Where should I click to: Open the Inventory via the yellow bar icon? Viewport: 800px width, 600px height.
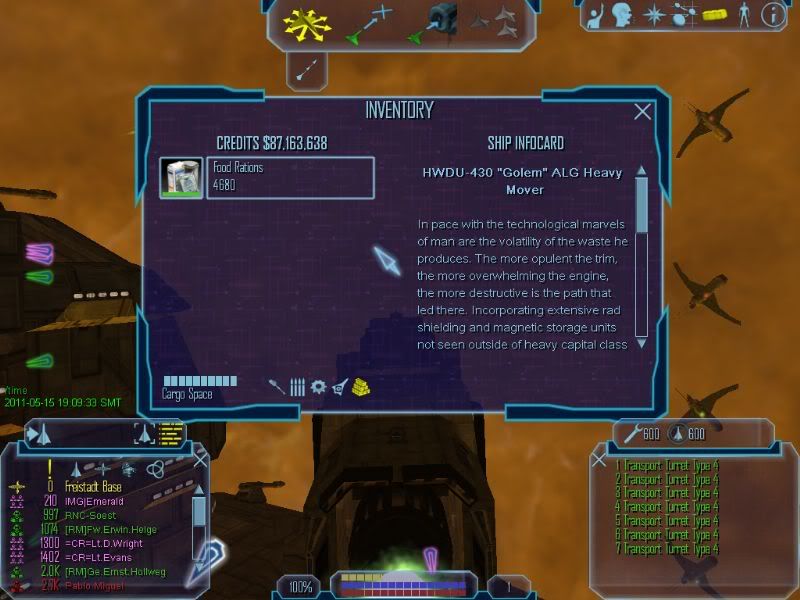713,14
